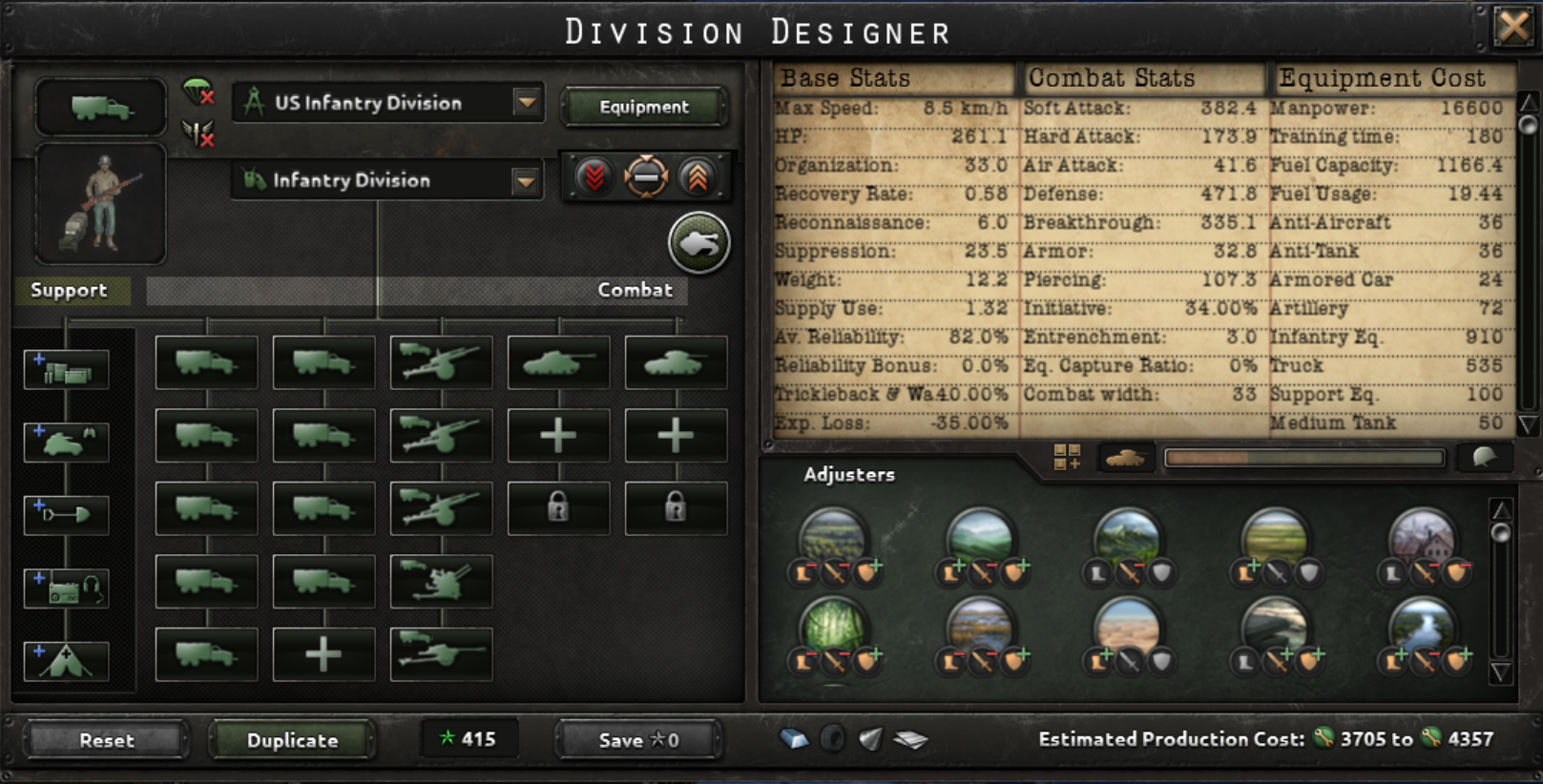The height and width of the screenshot is (784, 1543).
Task: Switch to the Combat tab
Action: (x=635, y=291)
